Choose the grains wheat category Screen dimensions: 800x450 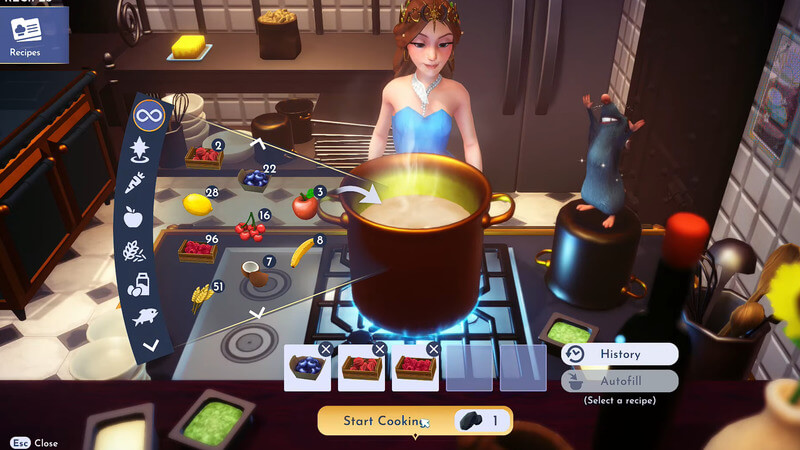click(x=133, y=252)
